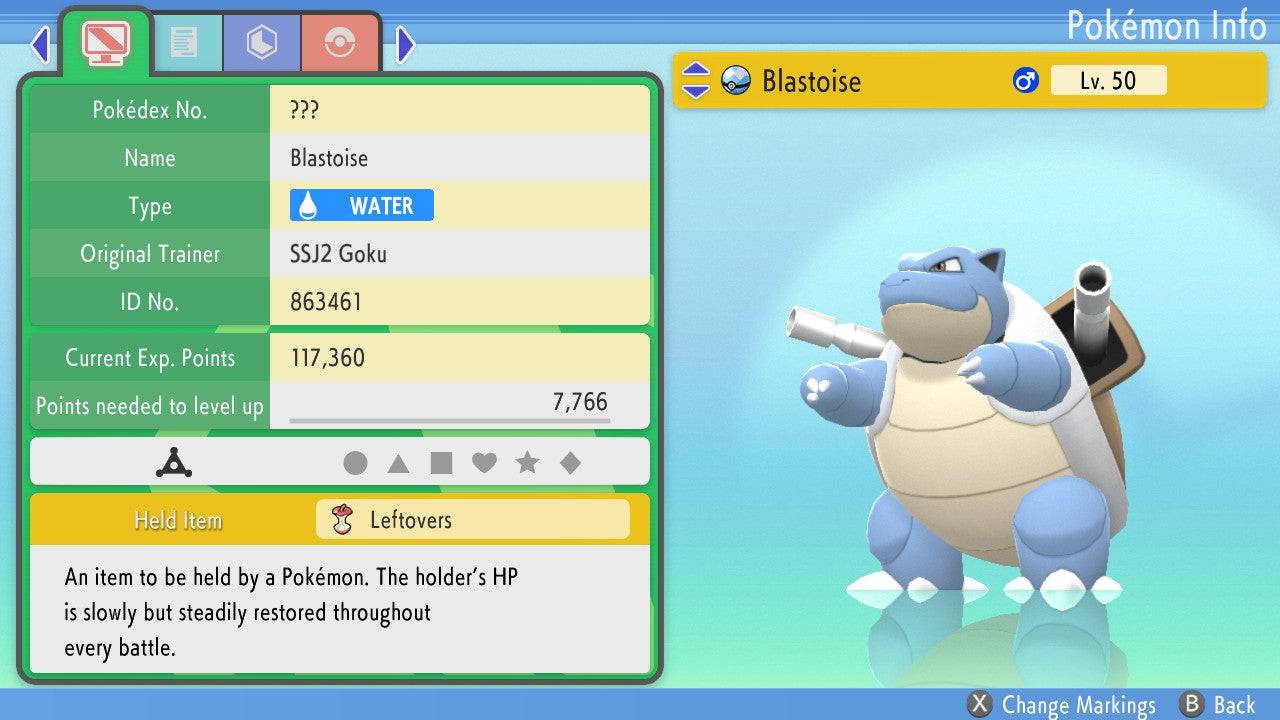Toggle the star marking

(527, 463)
